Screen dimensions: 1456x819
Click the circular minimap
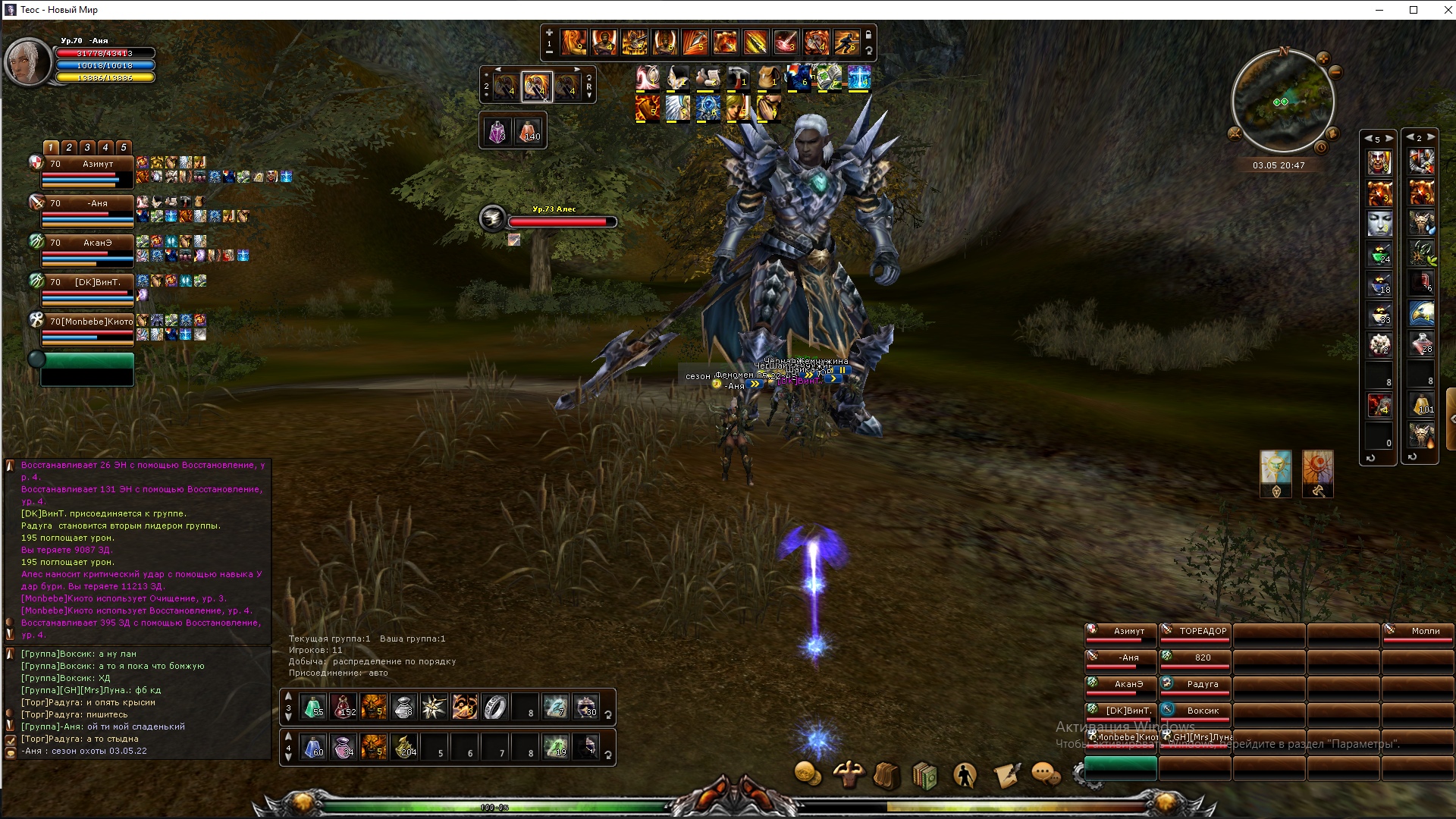pyautogui.click(x=1282, y=101)
